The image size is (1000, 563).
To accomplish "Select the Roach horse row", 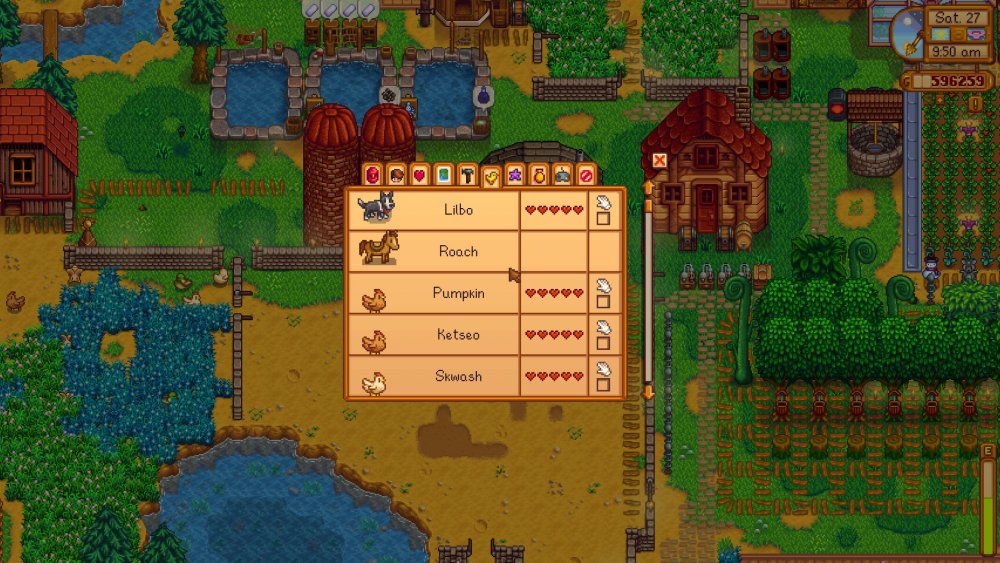I will [457, 251].
